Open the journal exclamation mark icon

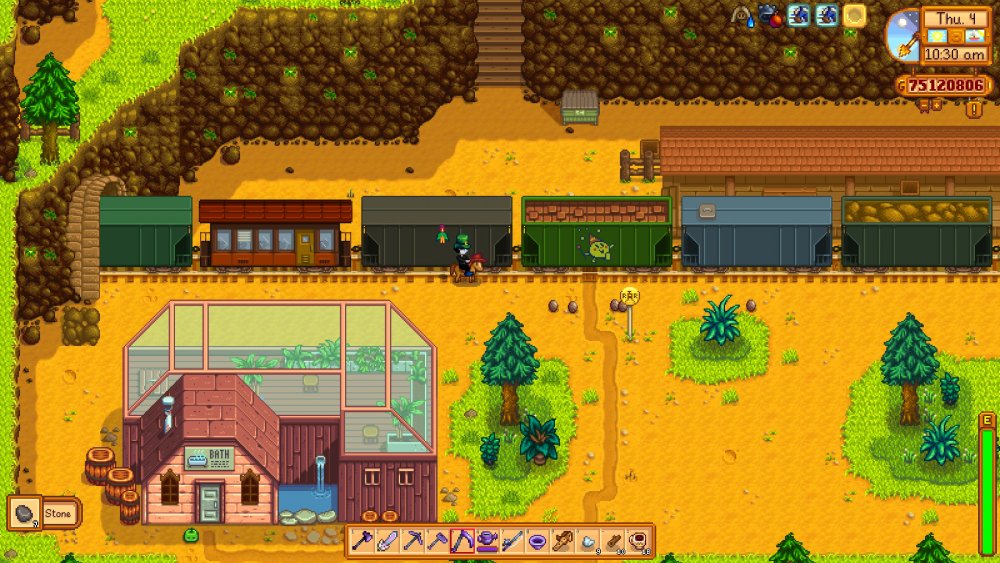[973, 109]
